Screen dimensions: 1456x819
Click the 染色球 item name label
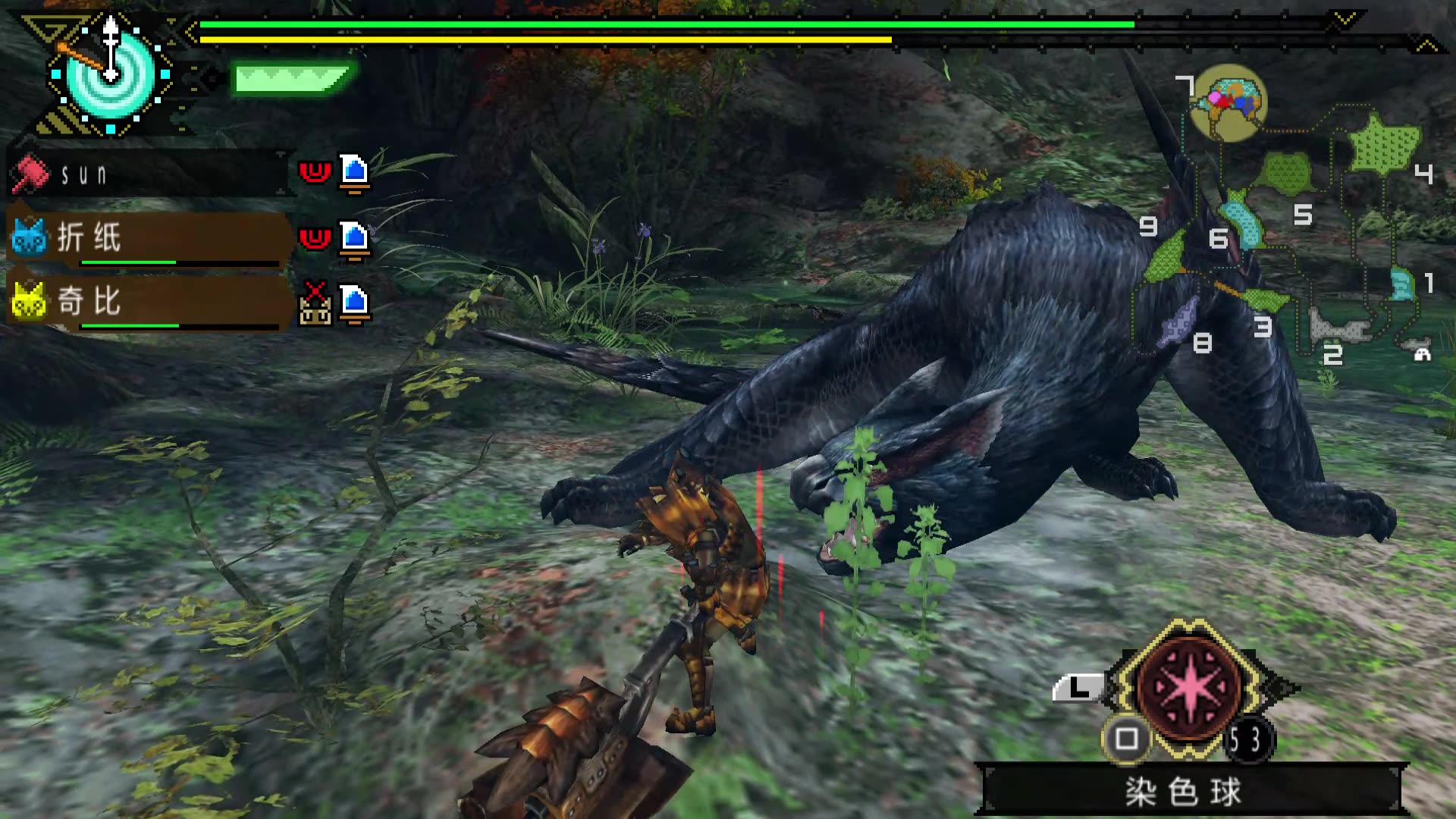[x=1184, y=792]
